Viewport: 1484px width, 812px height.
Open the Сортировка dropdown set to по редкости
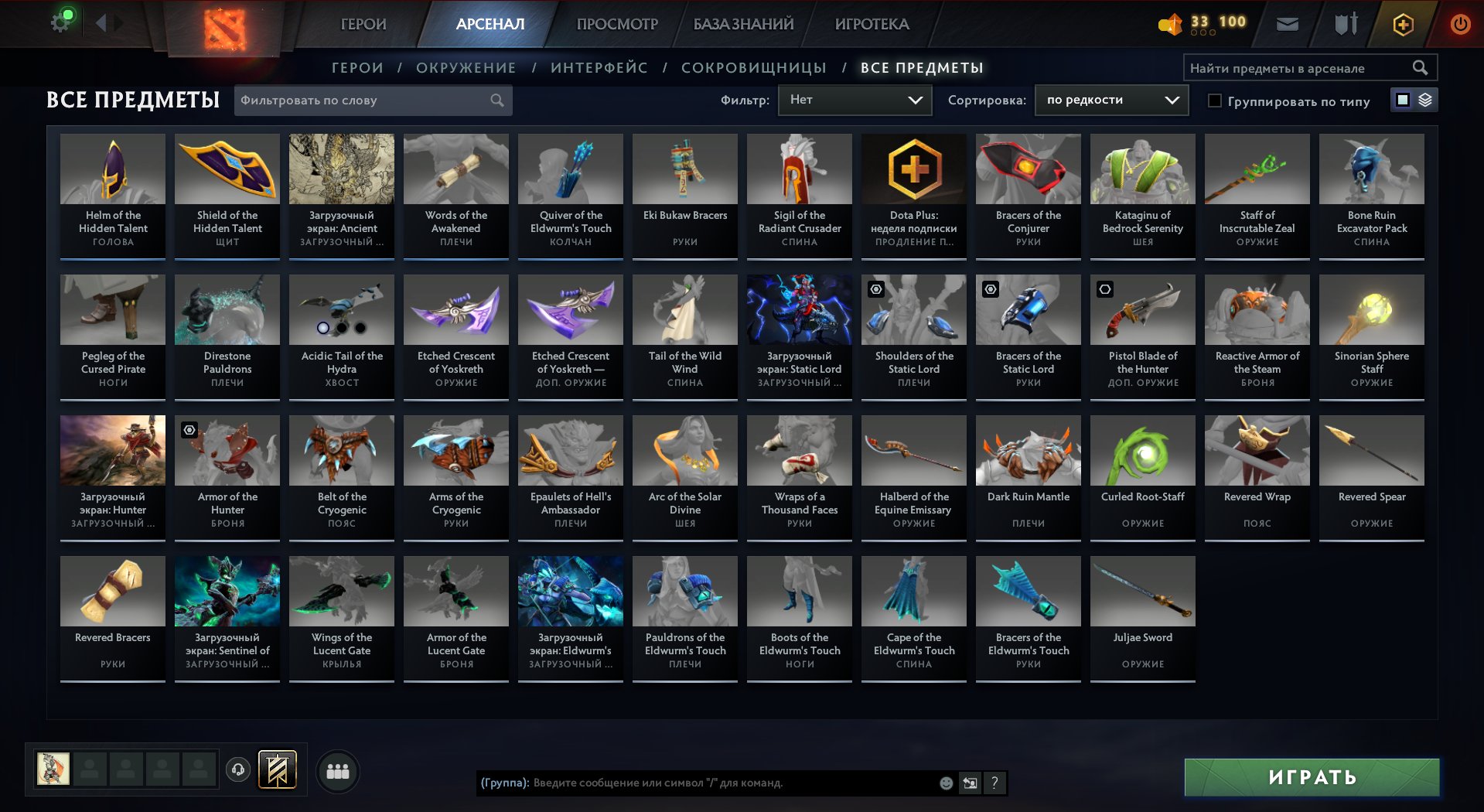[x=1111, y=100]
